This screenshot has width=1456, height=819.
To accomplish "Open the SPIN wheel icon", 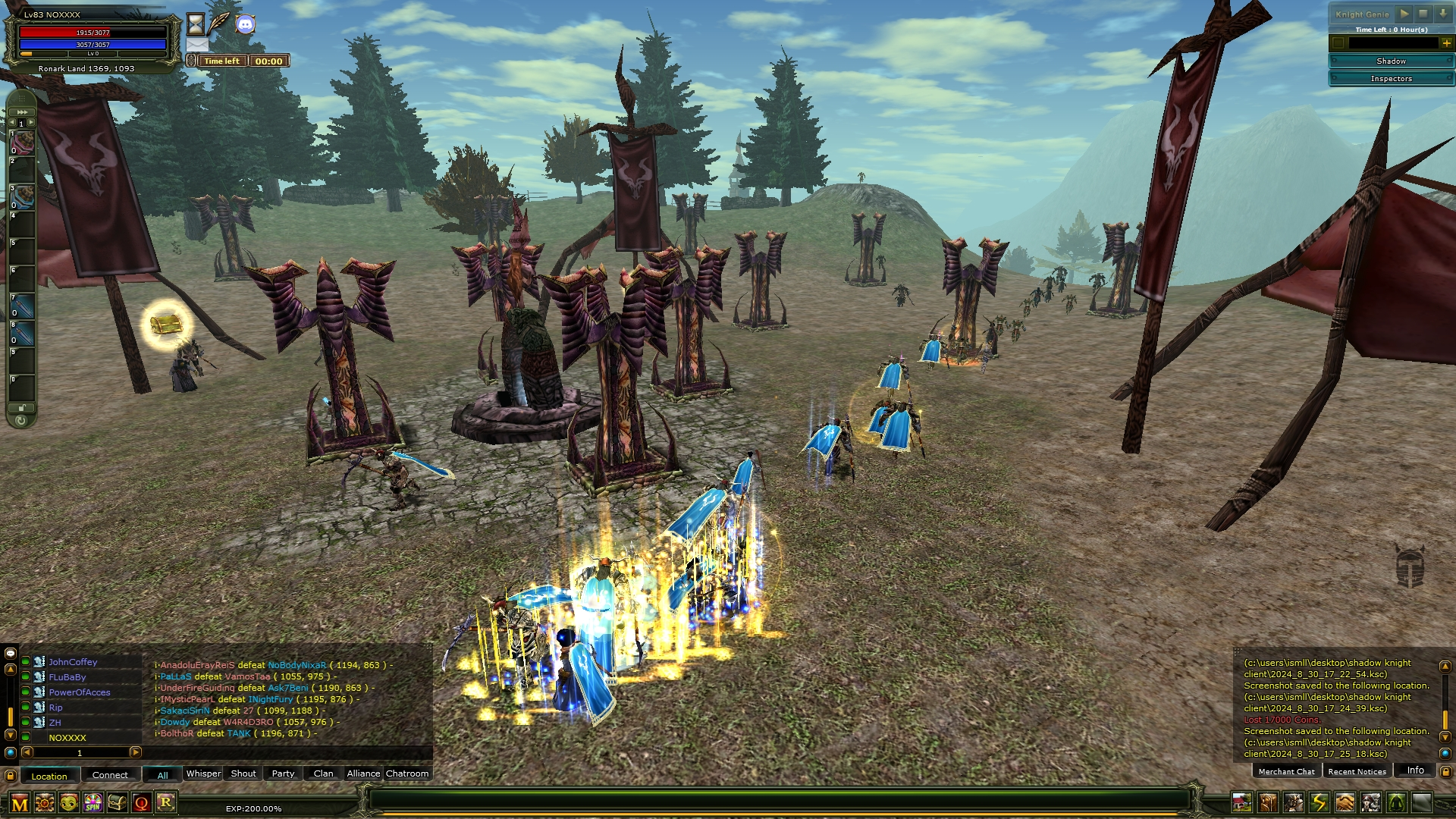I will pyautogui.click(x=93, y=802).
